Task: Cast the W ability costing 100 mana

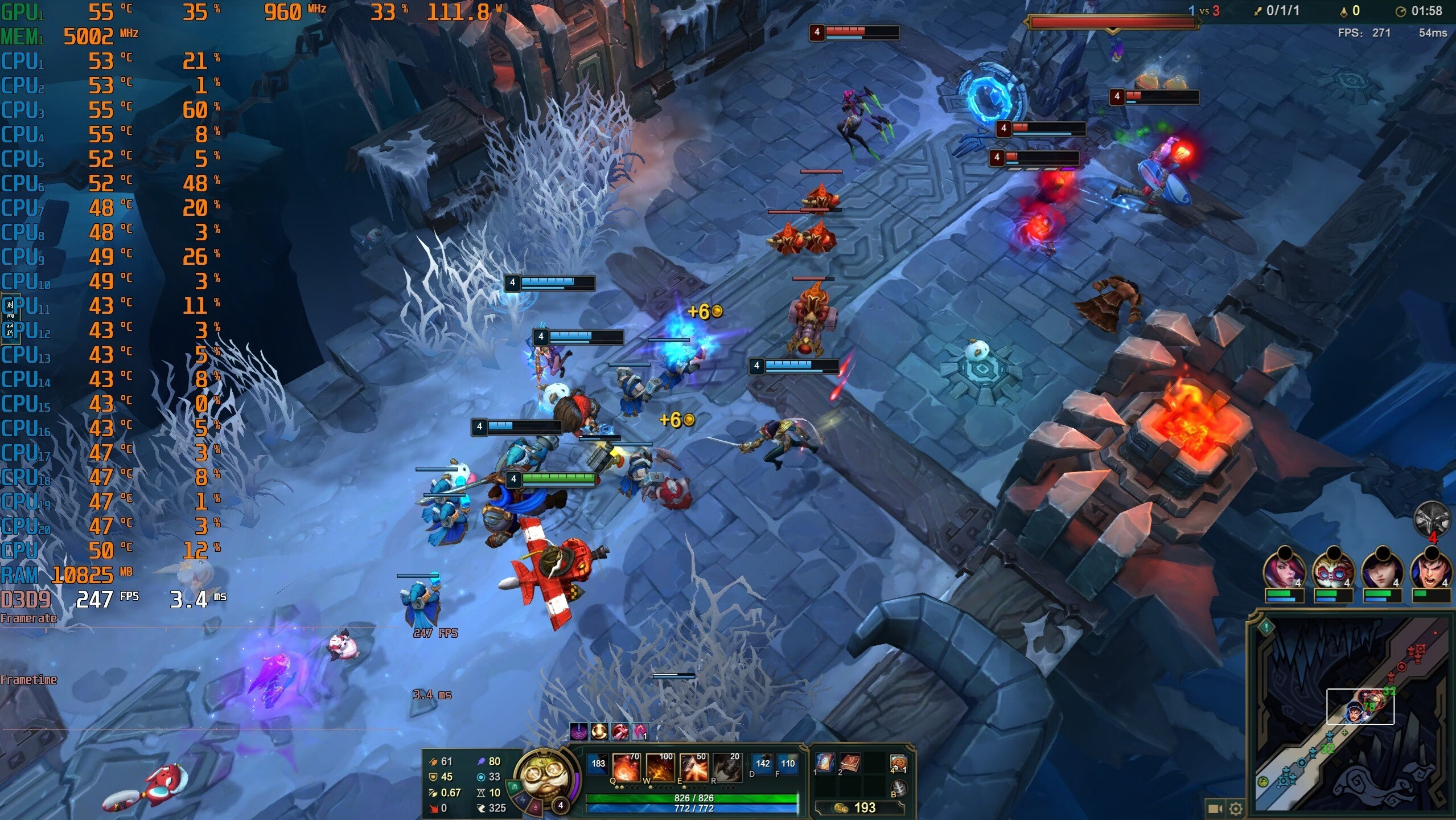Action: point(660,768)
